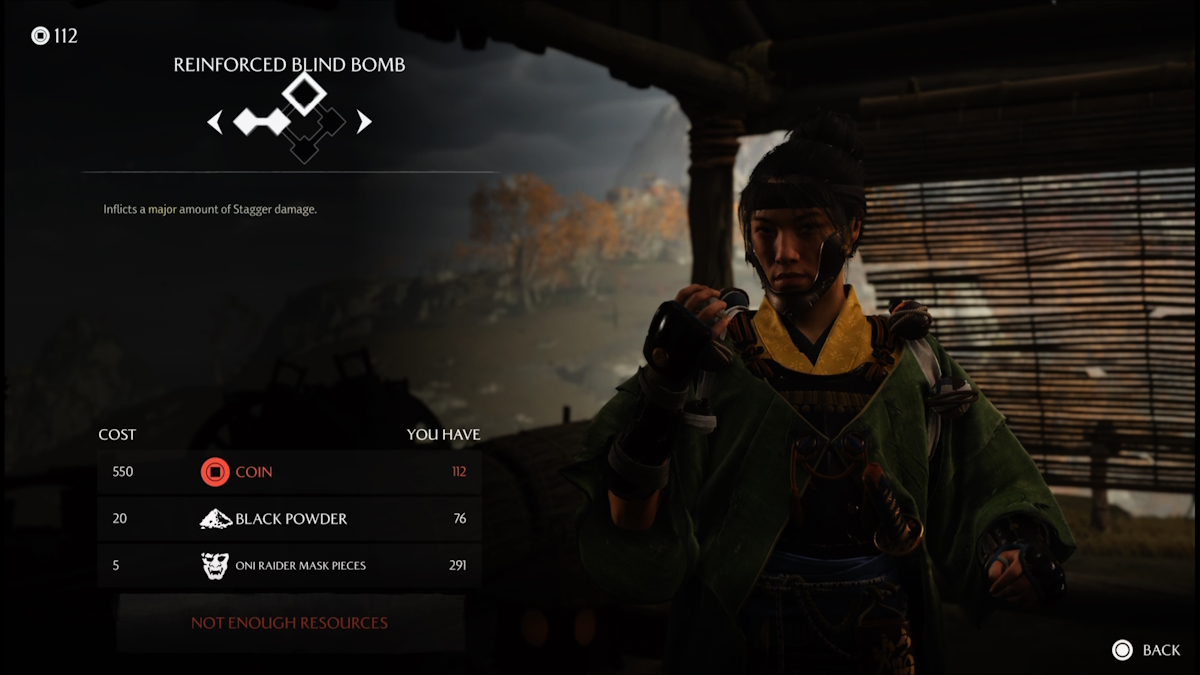Select the highlighted top diamond upgrade node
The width and height of the screenshot is (1200, 675).
pyautogui.click(x=303, y=93)
